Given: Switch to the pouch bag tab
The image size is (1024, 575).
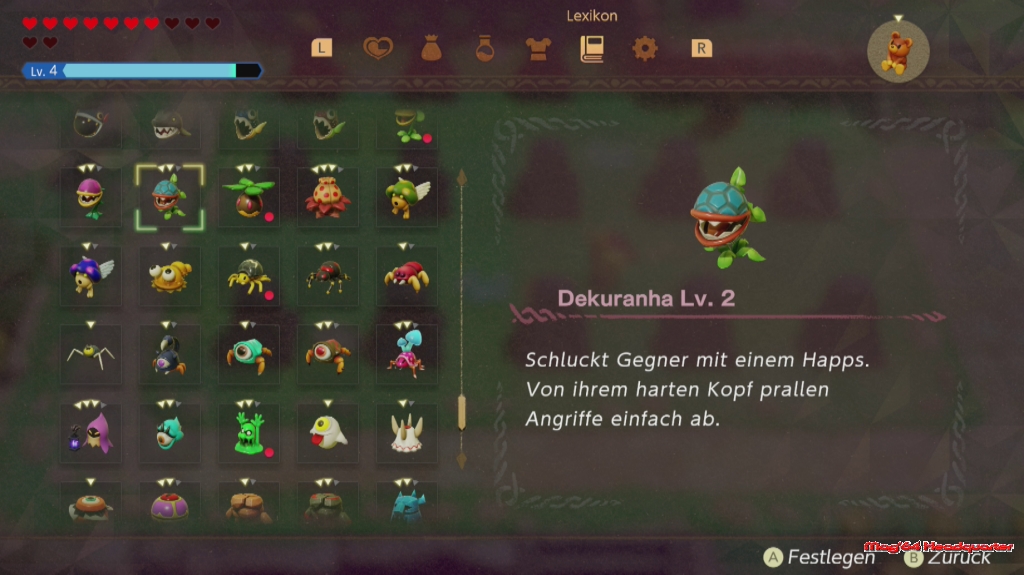Looking at the screenshot, I should click(431, 48).
